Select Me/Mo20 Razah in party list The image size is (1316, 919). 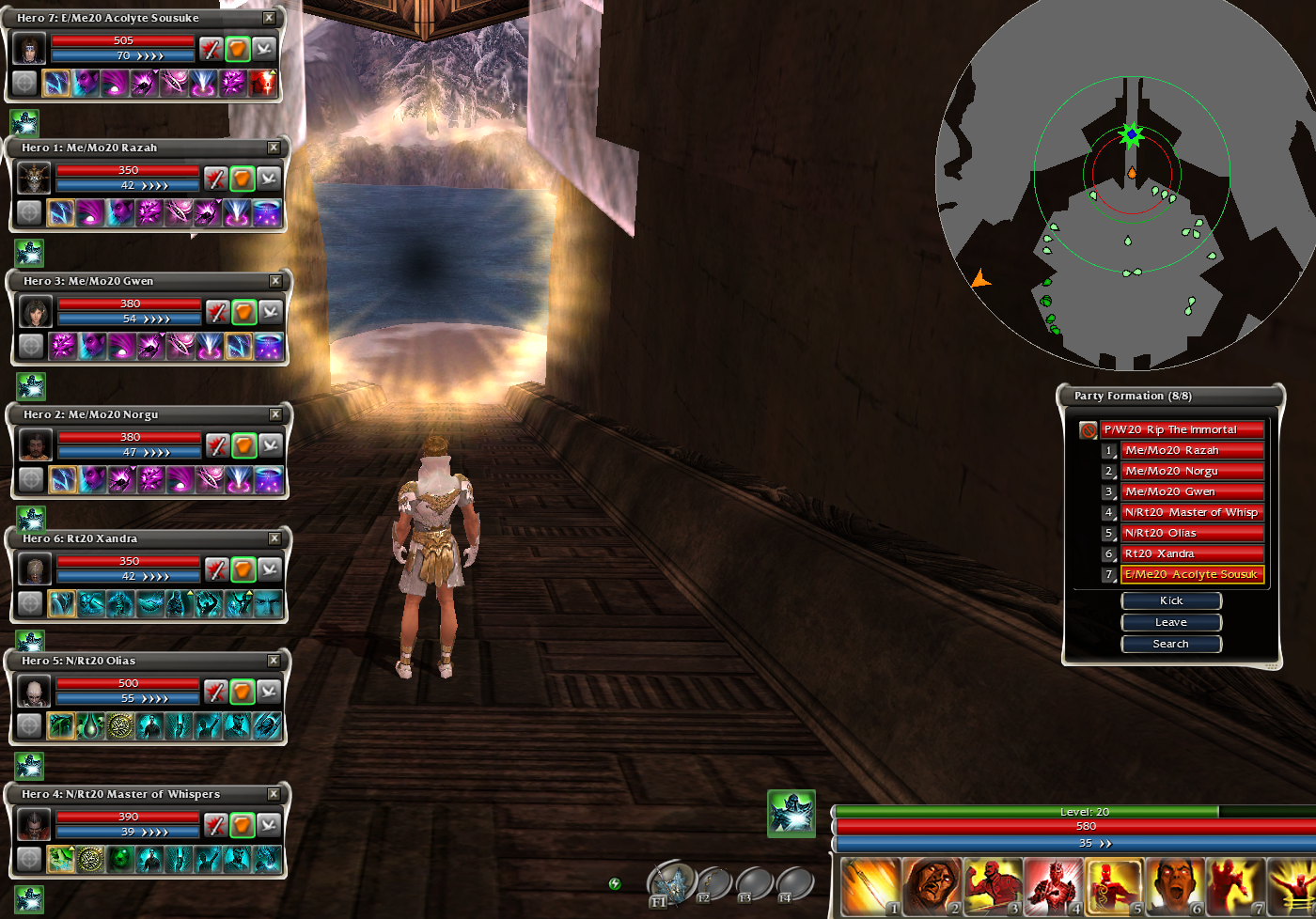pos(1191,451)
